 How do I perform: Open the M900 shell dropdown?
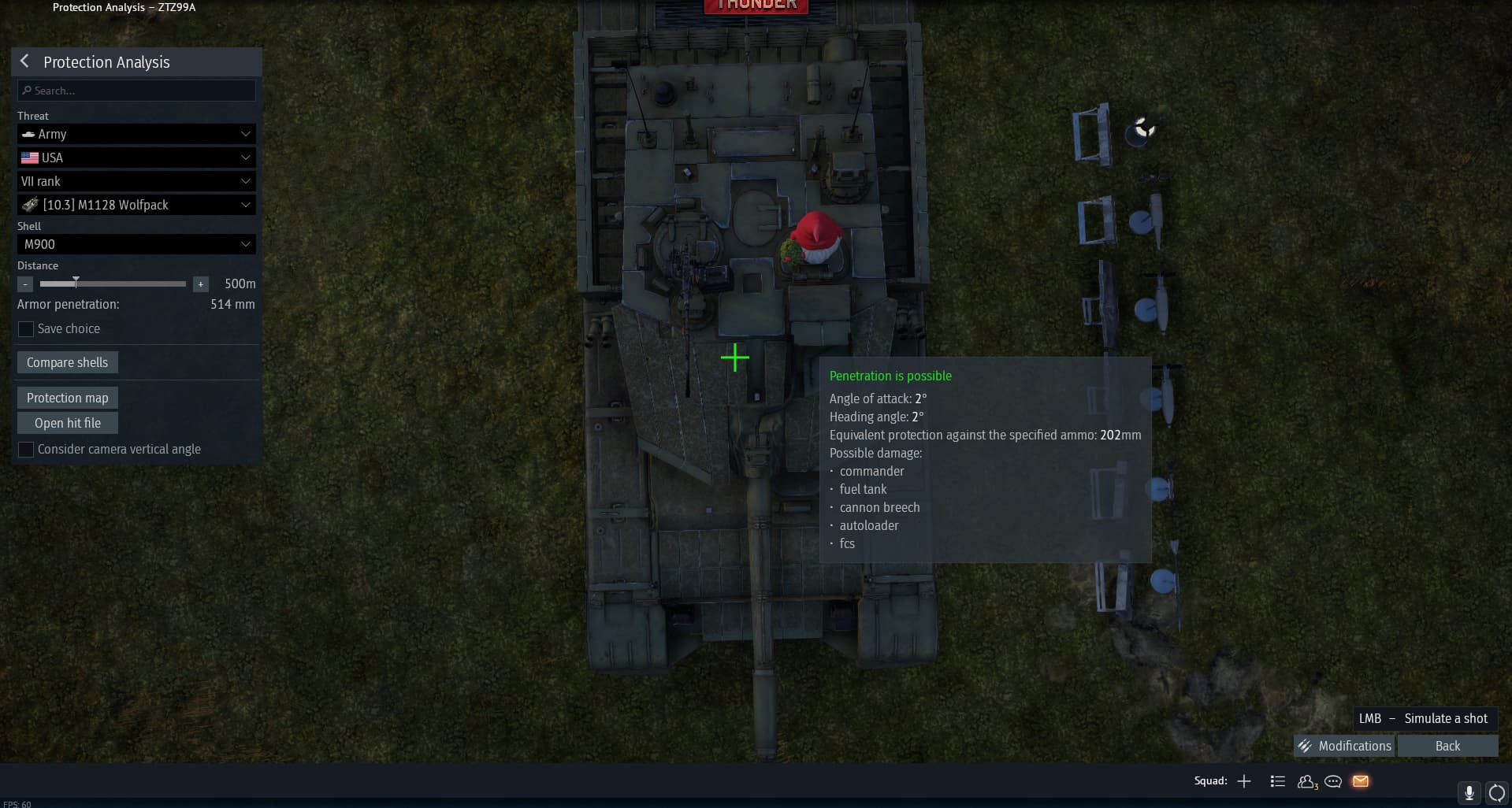[136, 244]
